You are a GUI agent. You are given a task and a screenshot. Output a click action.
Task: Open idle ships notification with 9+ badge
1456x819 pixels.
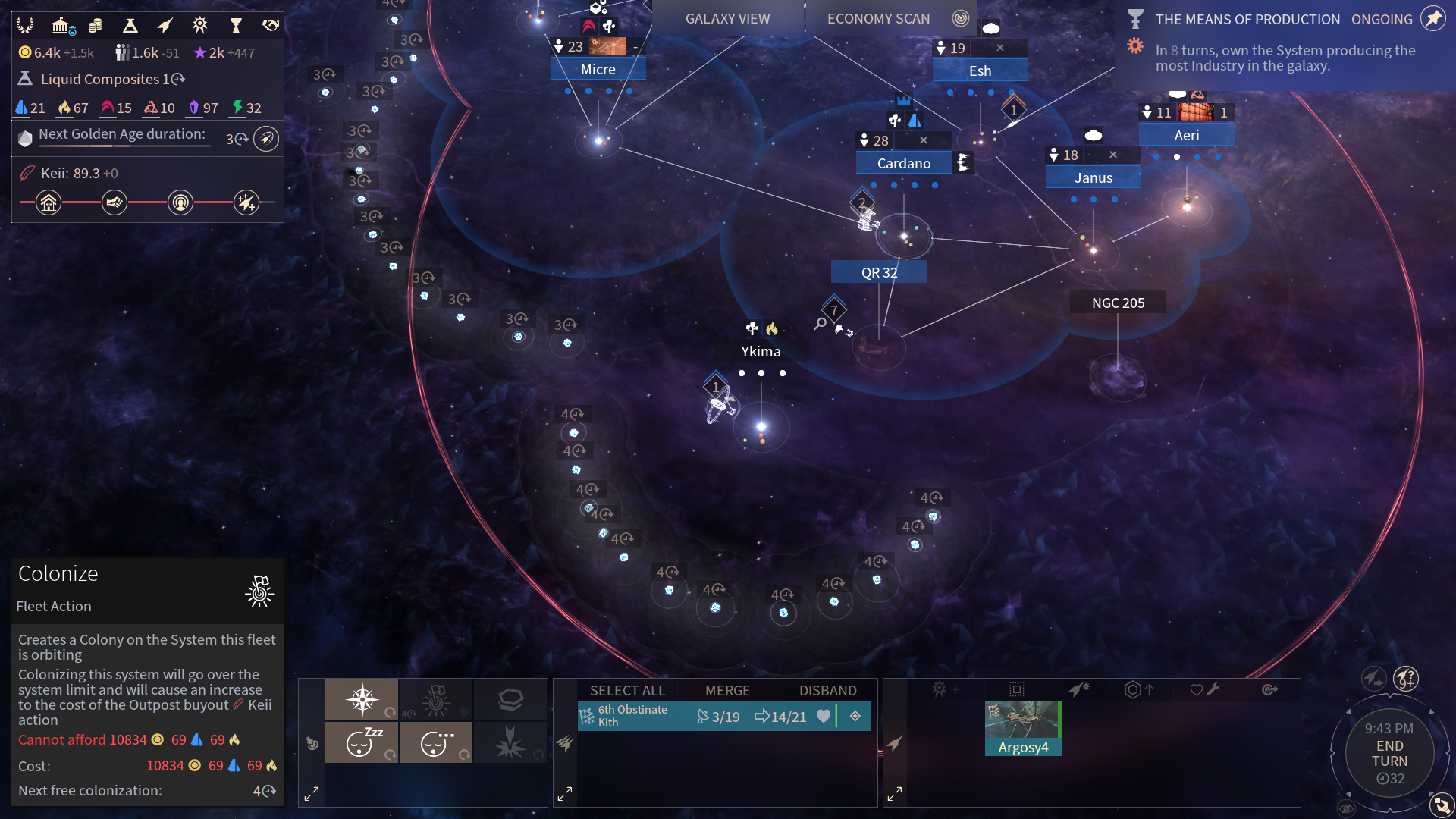click(x=1405, y=677)
